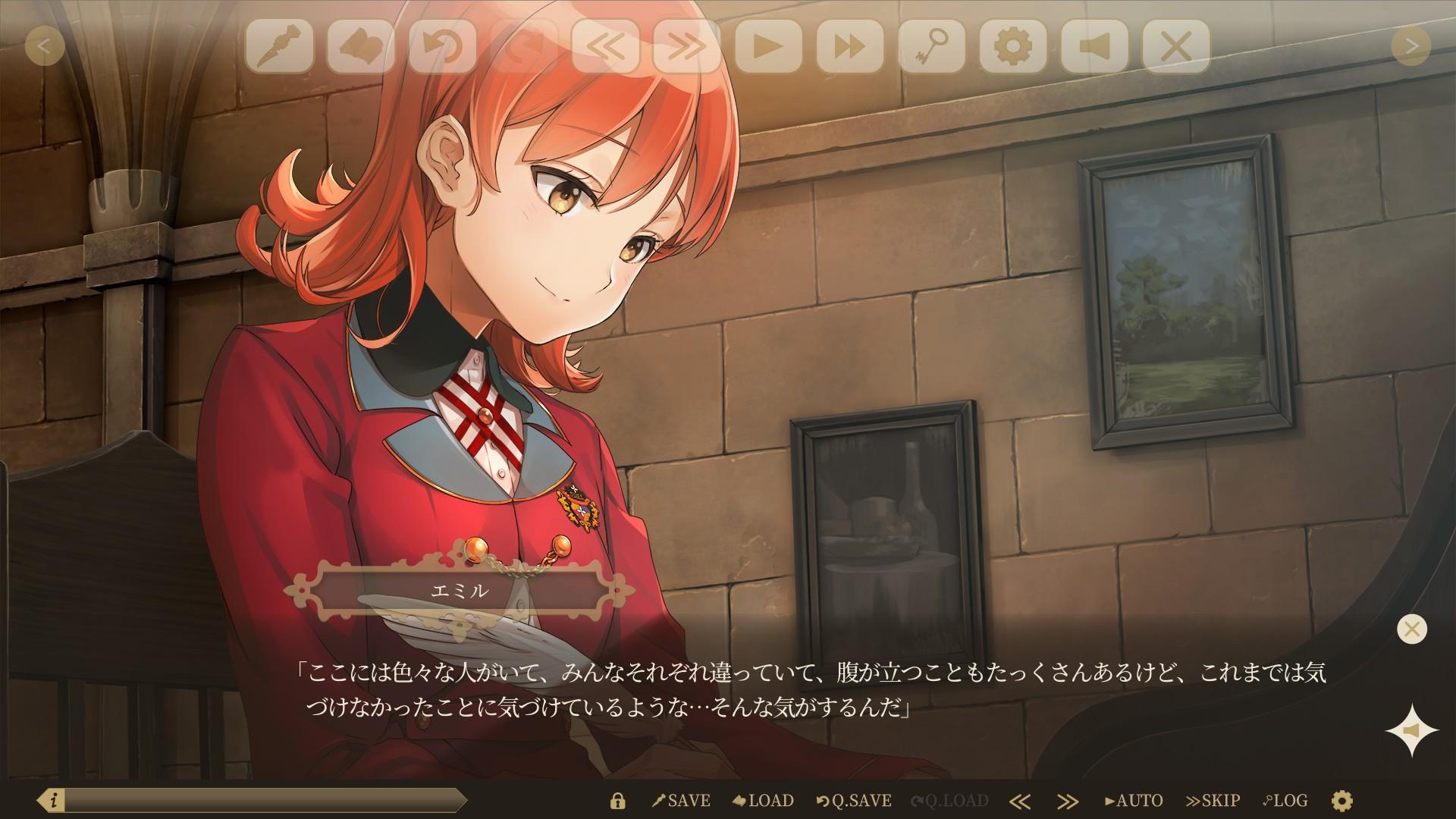
Task: Start auto-read via play icon top toolbar
Action: point(768,47)
